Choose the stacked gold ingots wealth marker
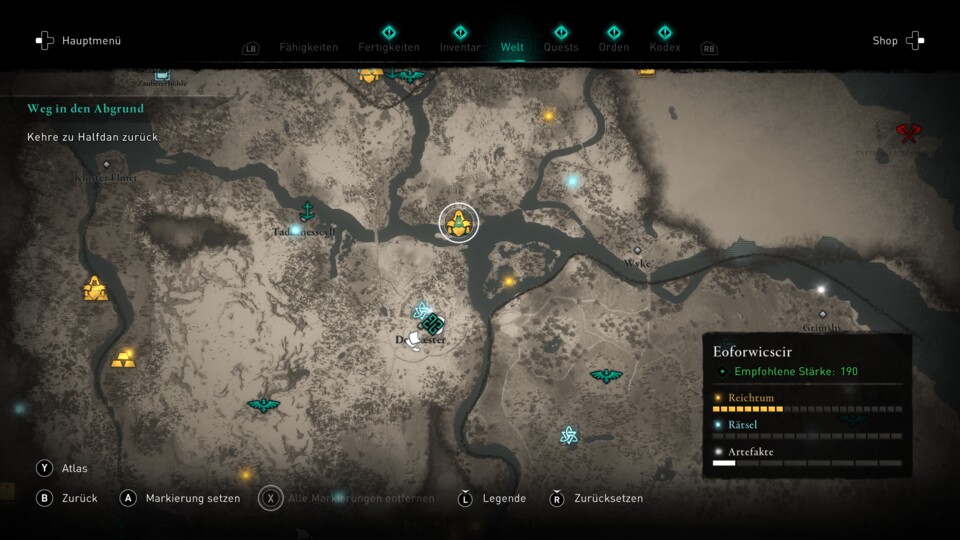The height and width of the screenshot is (540, 960). point(123,358)
